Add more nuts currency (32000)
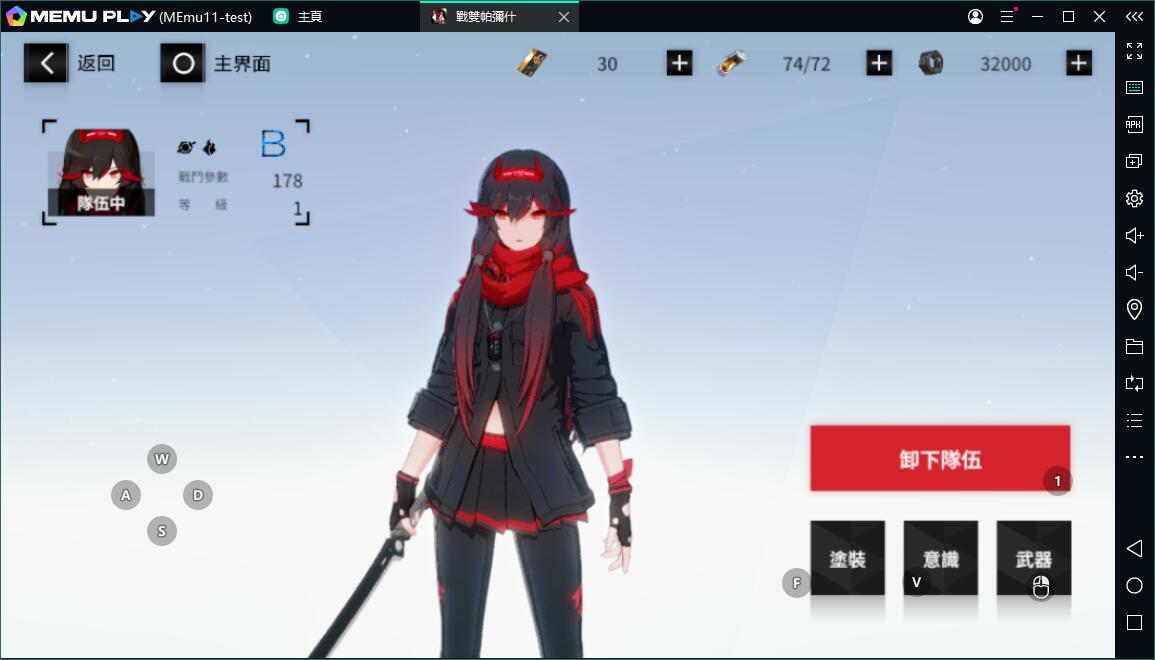Screen dimensions: 1155x660 click(x=1078, y=64)
